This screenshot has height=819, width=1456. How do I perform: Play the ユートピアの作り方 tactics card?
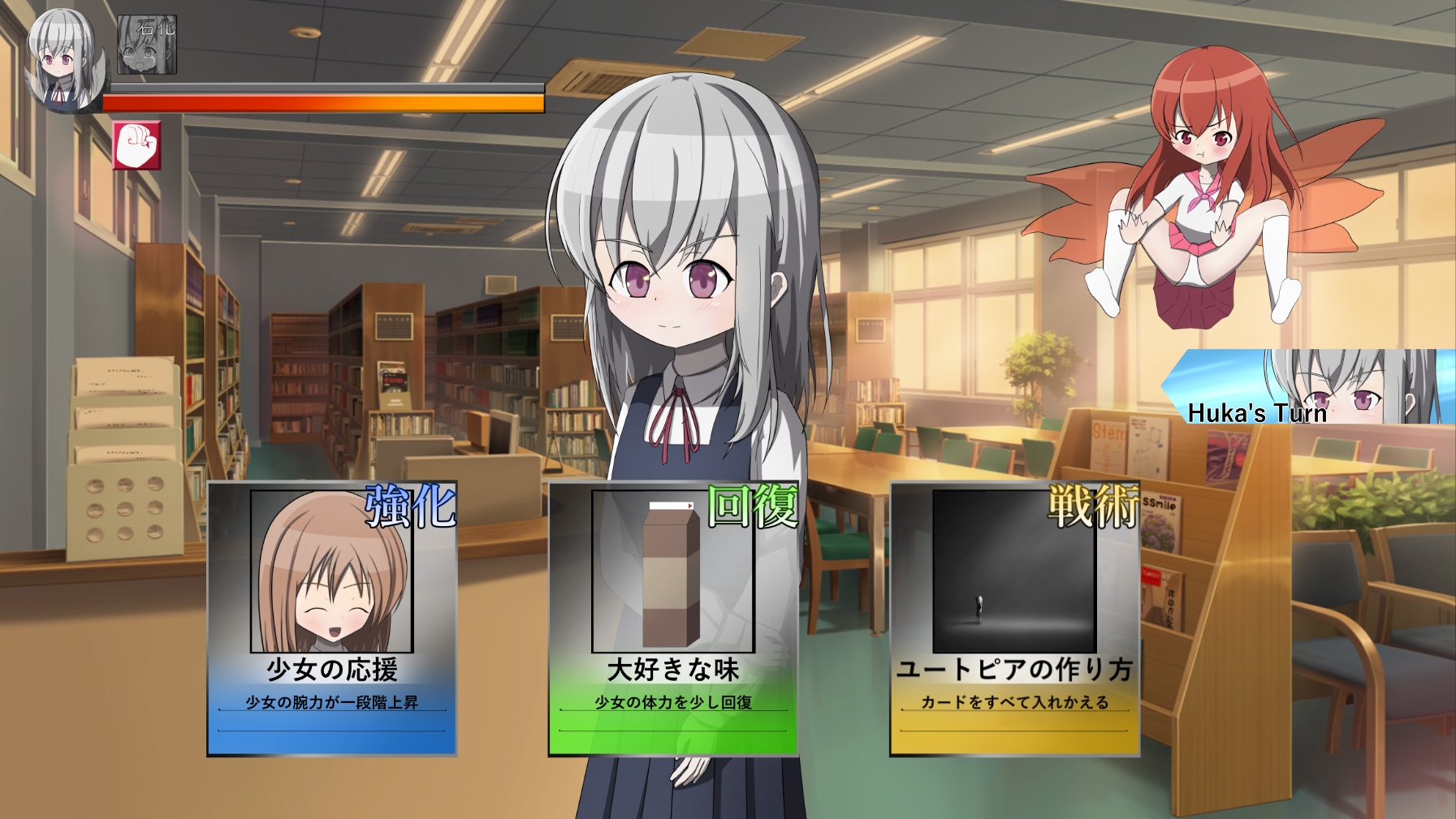pyautogui.click(x=1014, y=619)
